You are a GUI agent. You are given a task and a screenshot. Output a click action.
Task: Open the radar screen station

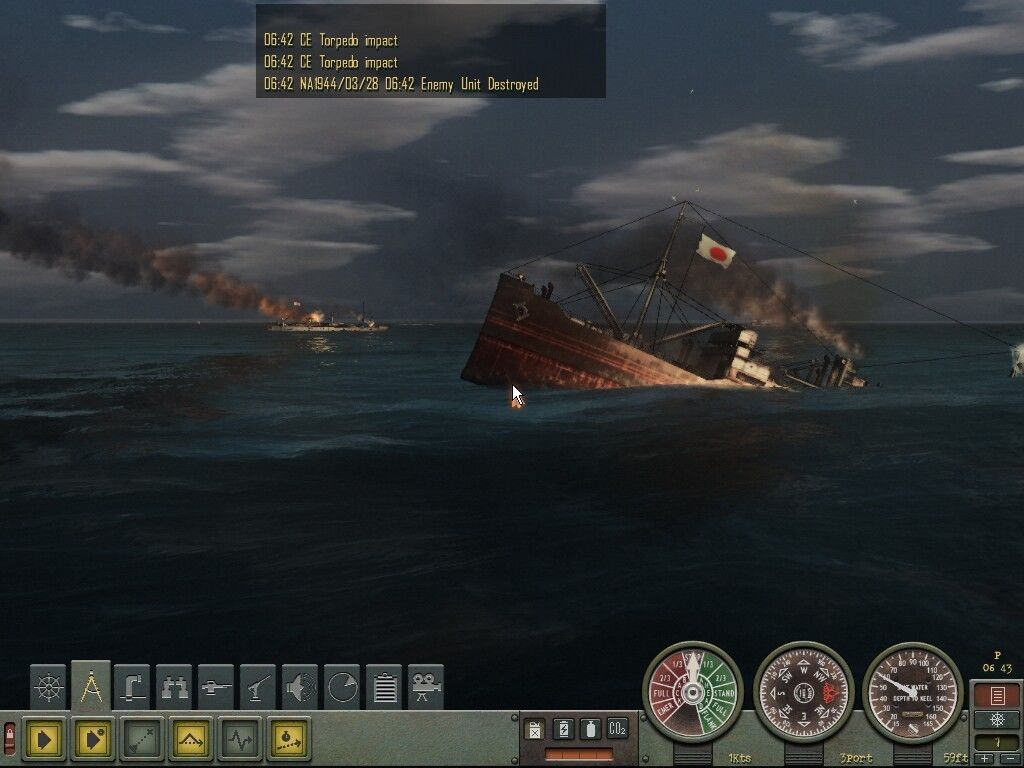(342, 687)
